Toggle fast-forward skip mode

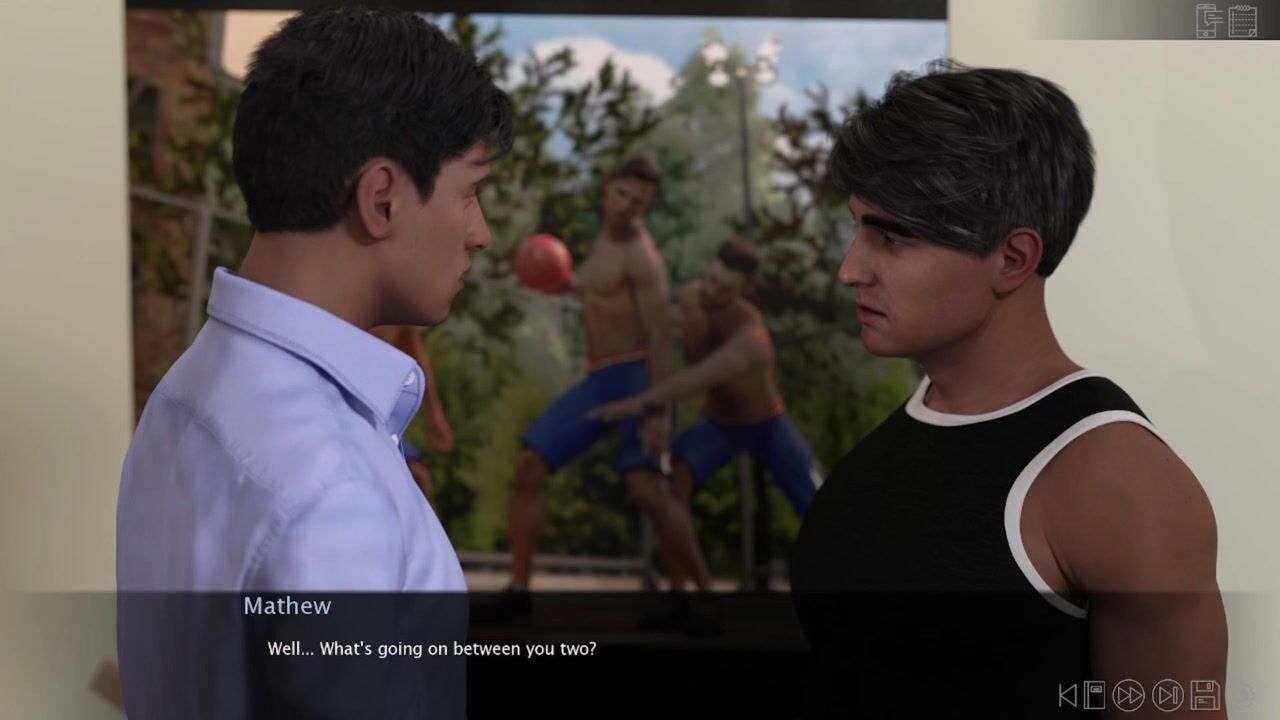[1129, 695]
